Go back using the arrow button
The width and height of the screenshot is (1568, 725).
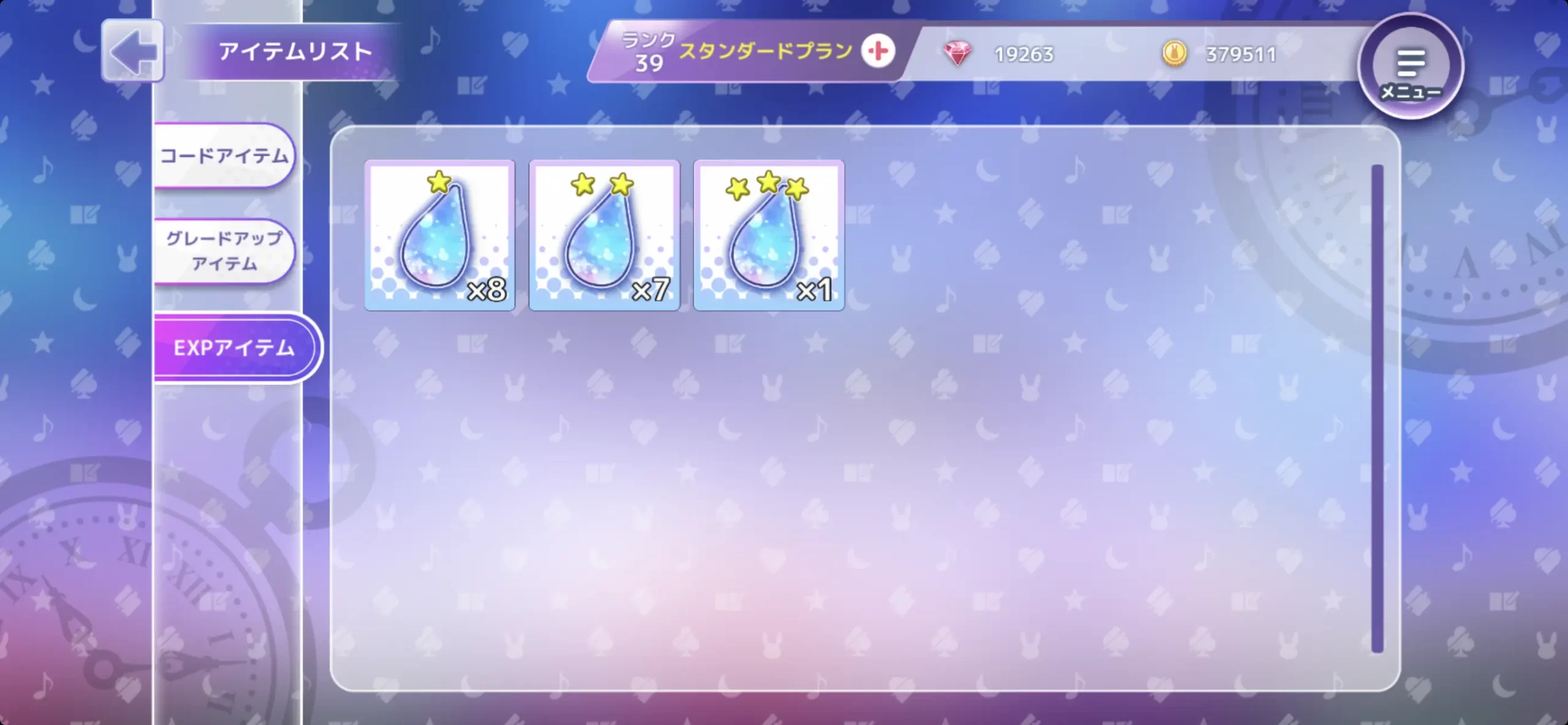pos(133,51)
